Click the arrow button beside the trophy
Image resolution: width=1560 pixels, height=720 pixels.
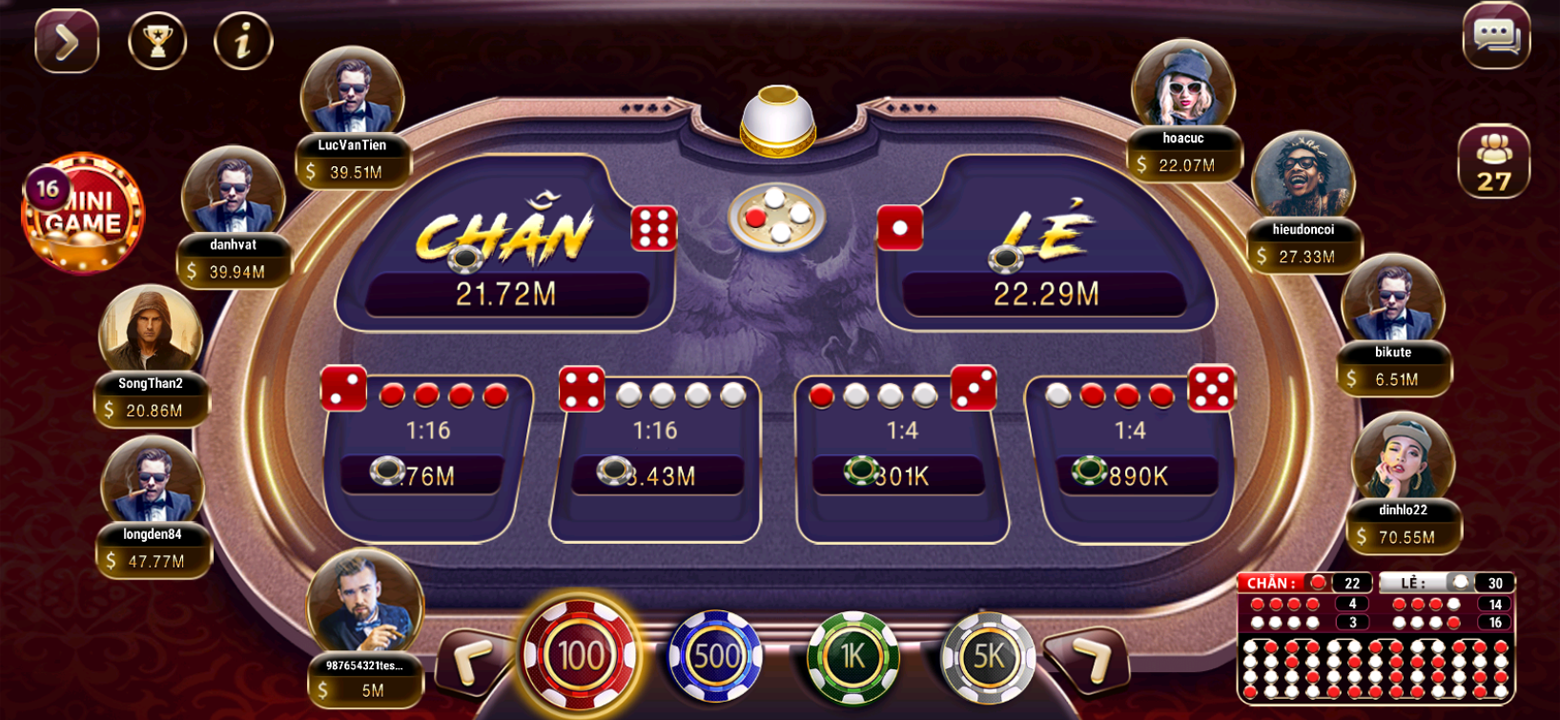click(67, 41)
